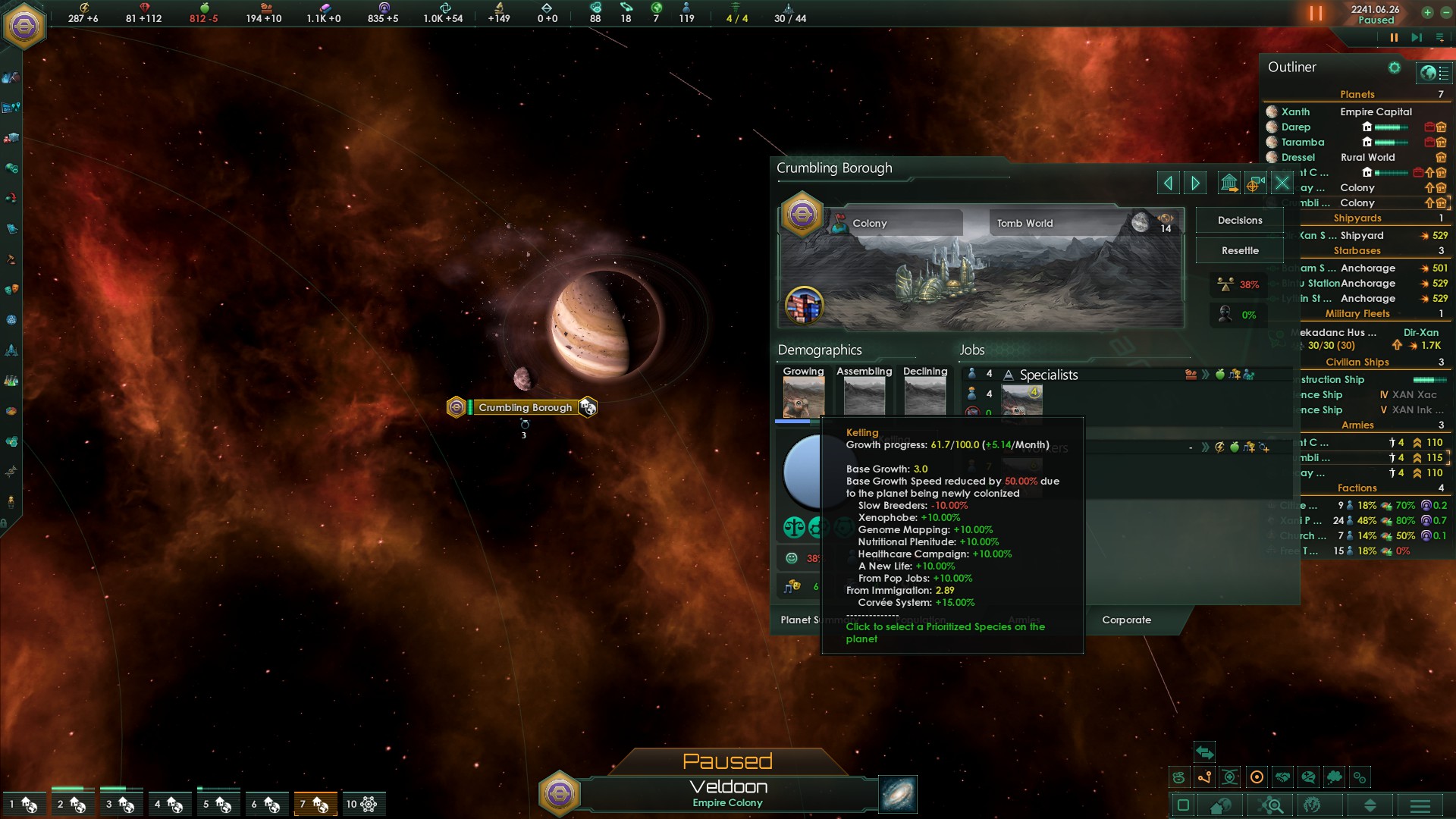Image resolution: width=1456 pixels, height=819 pixels.
Task: Select fleet control group 1
Action: point(23,804)
